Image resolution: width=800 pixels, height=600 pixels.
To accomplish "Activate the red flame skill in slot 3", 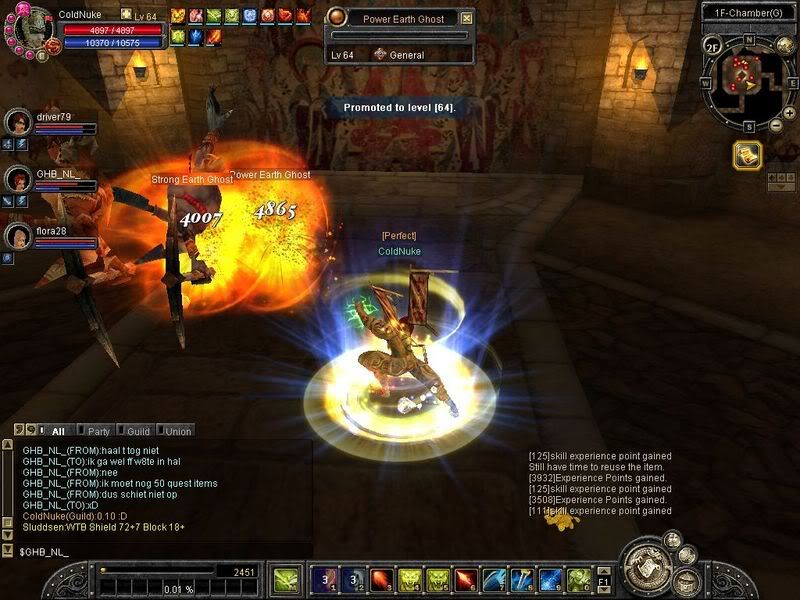I will (x=381, y=579).
